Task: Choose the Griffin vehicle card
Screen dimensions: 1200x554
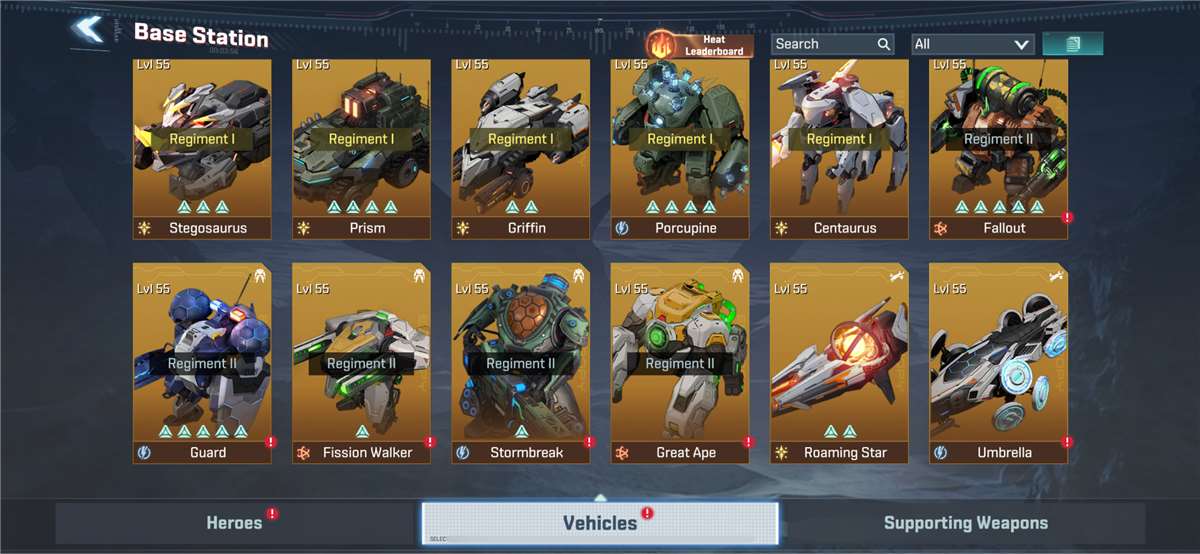Action: point(520,148)
